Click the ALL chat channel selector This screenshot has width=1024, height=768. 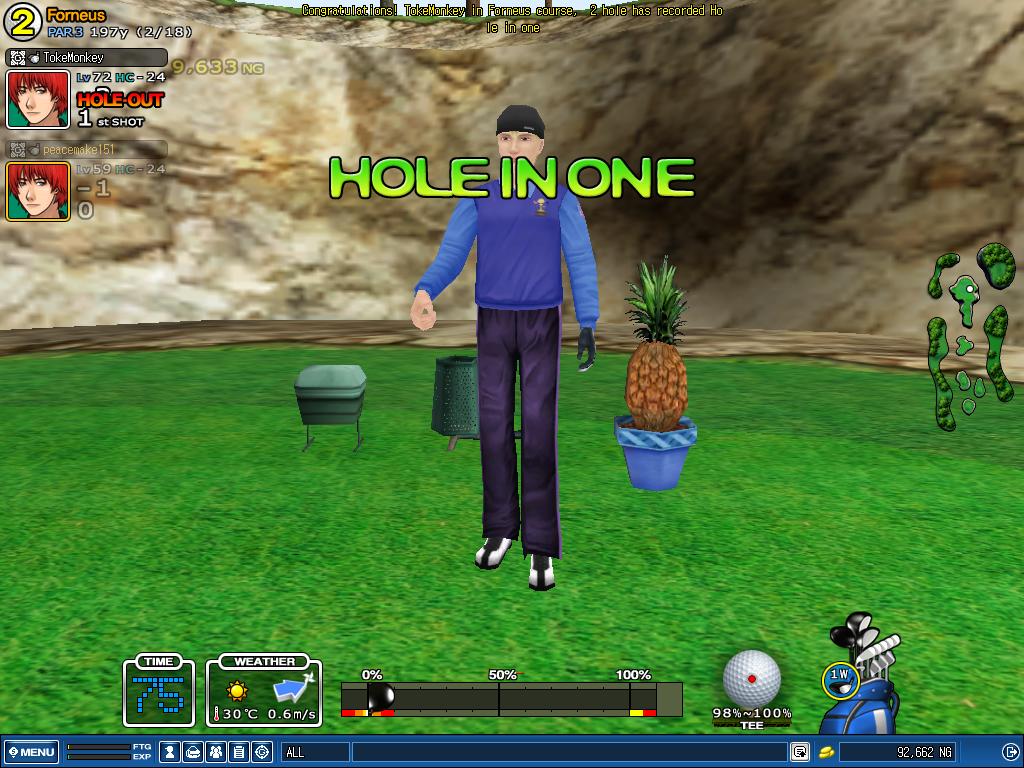click(315, 752)
